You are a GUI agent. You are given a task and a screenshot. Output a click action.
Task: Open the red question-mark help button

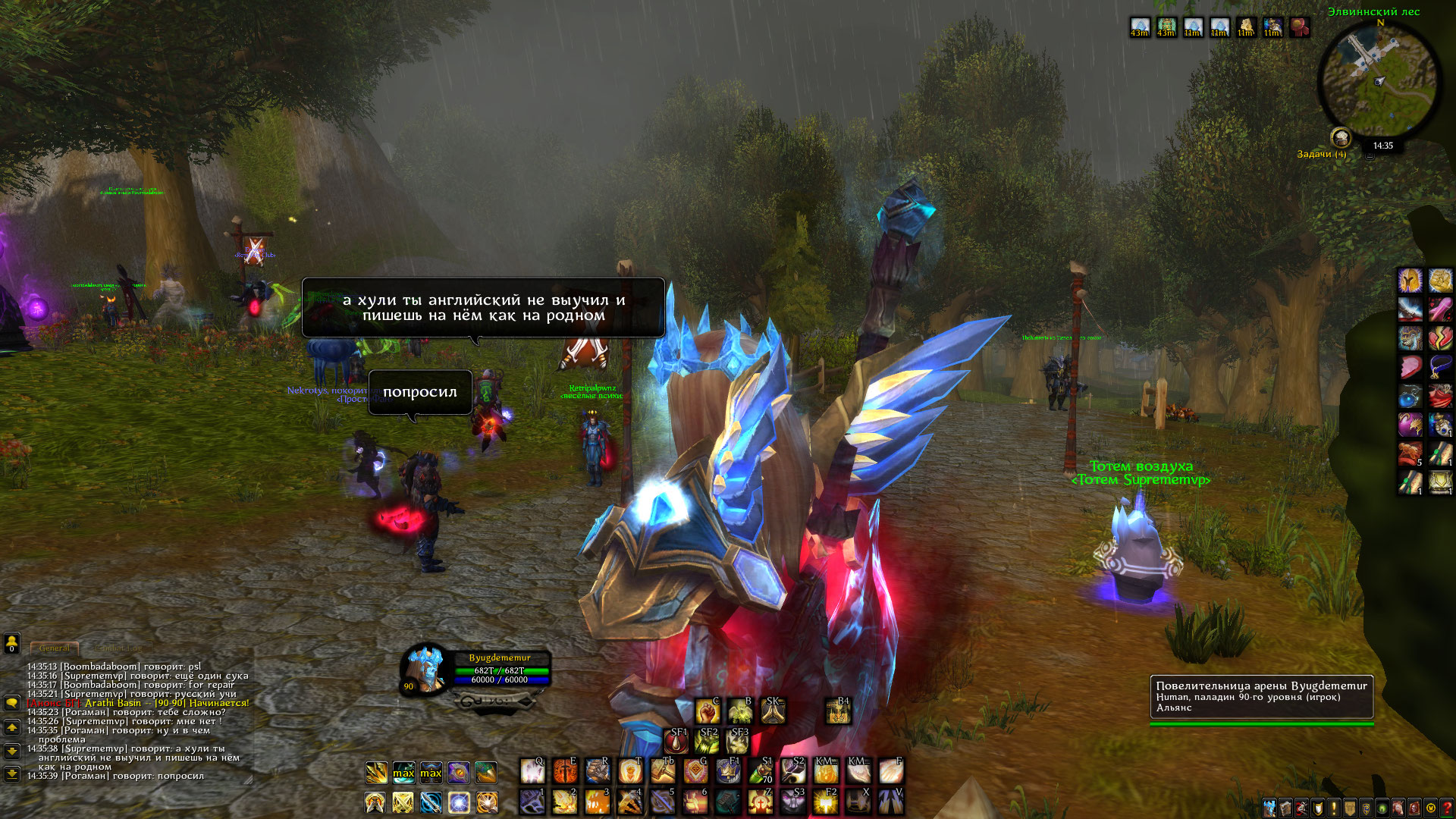click(x=1446, y=808)
